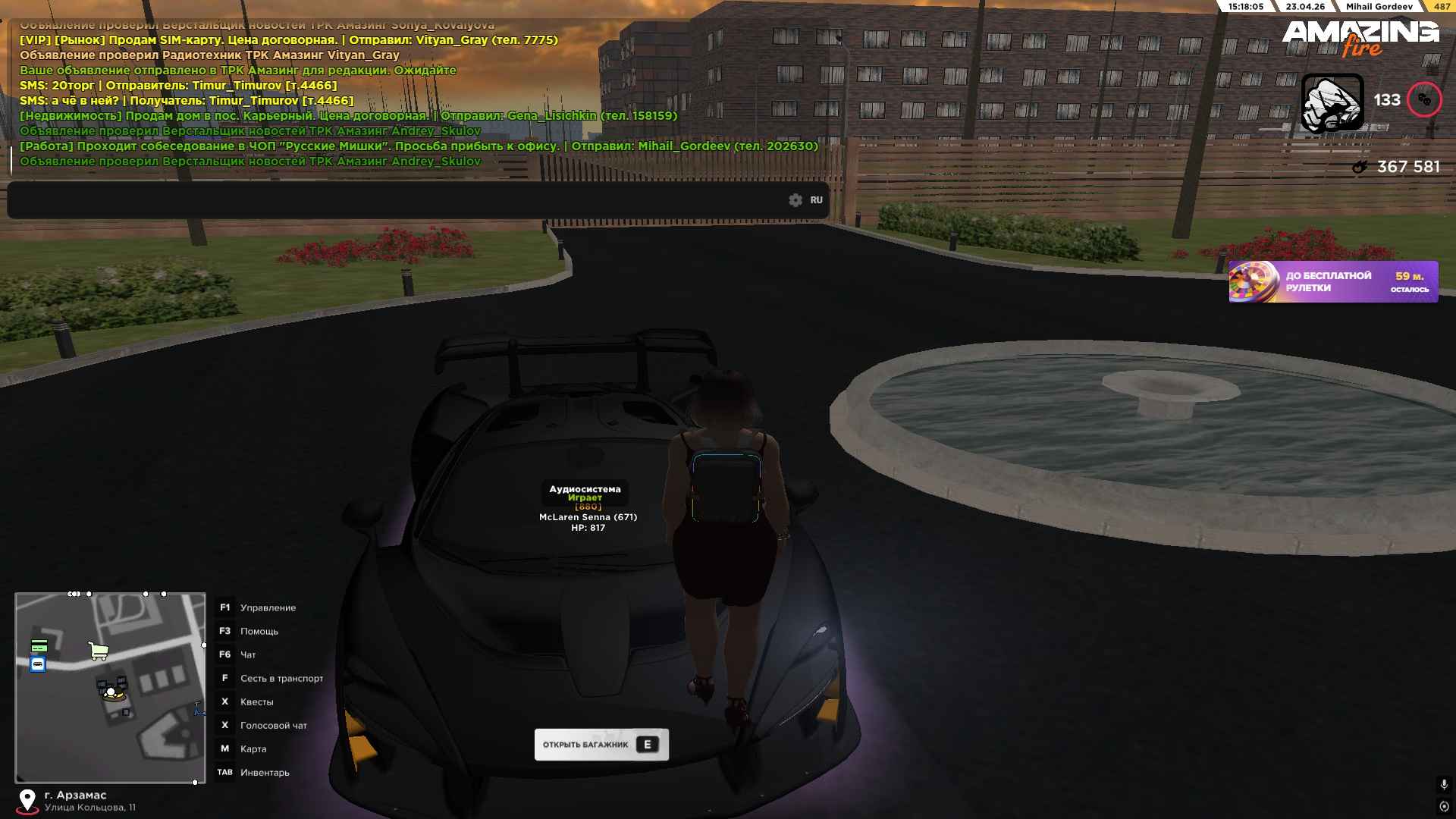Click the red-circled icon beside 133
This screenshot has height=819, width=1456.
pos(1424,100)
